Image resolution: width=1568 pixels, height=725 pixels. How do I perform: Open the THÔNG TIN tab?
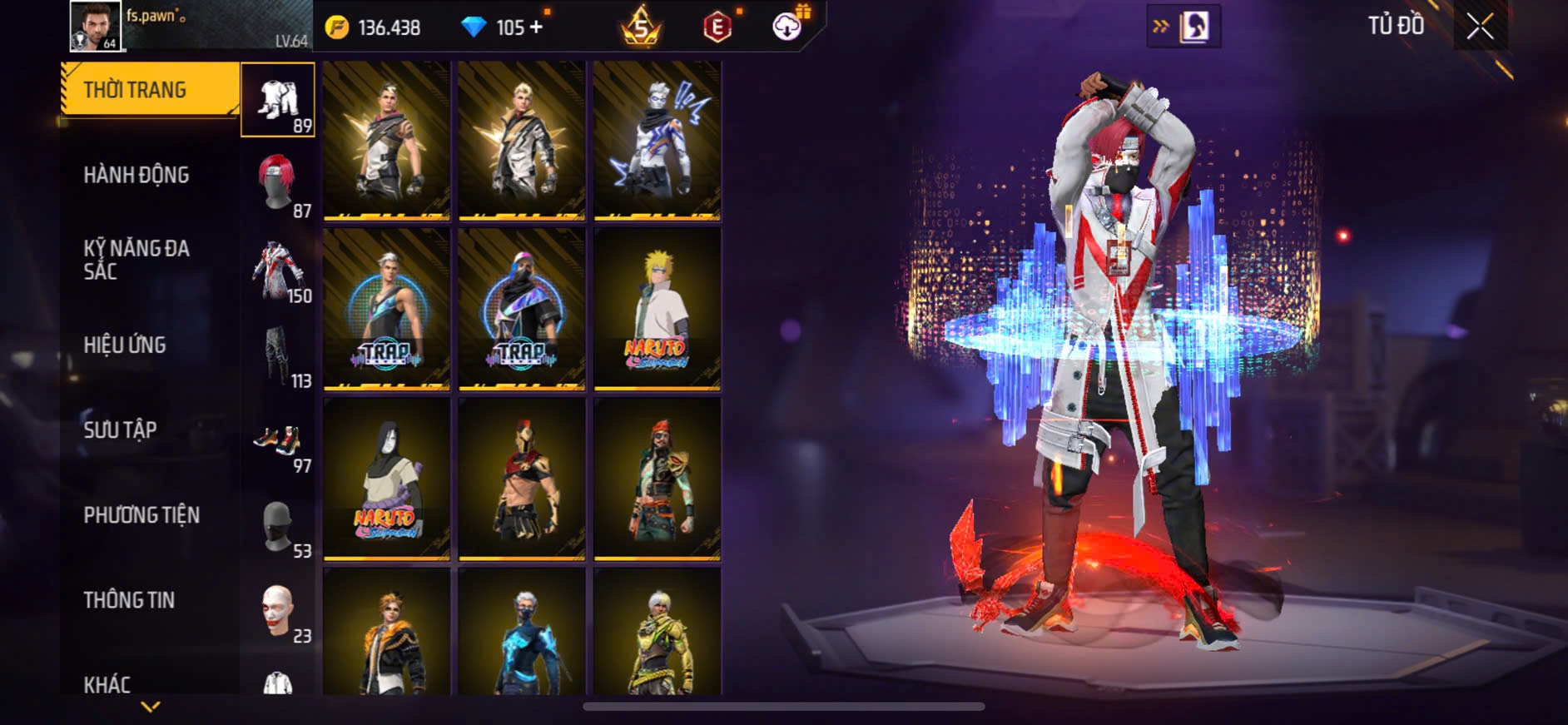(x=129, y=600)
